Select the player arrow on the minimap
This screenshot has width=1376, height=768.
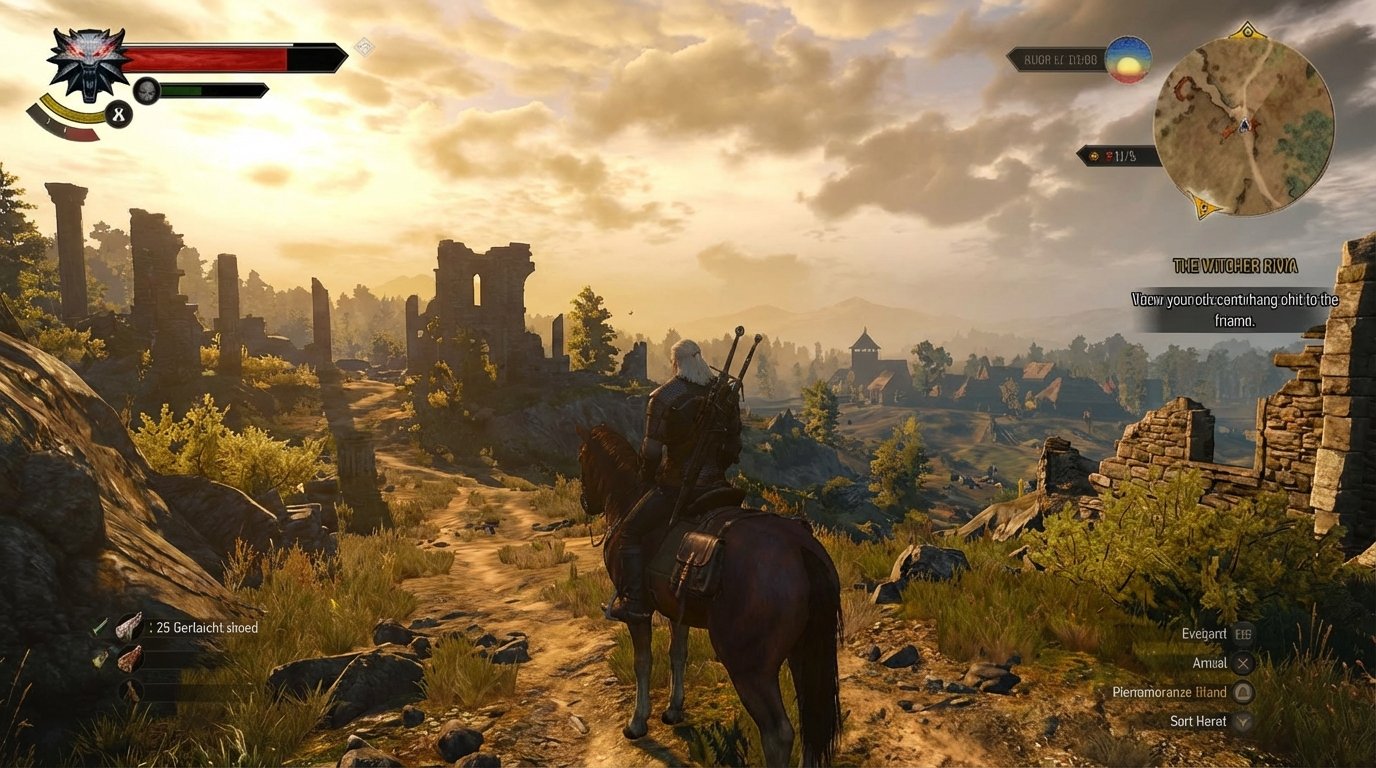point(1244,126)
